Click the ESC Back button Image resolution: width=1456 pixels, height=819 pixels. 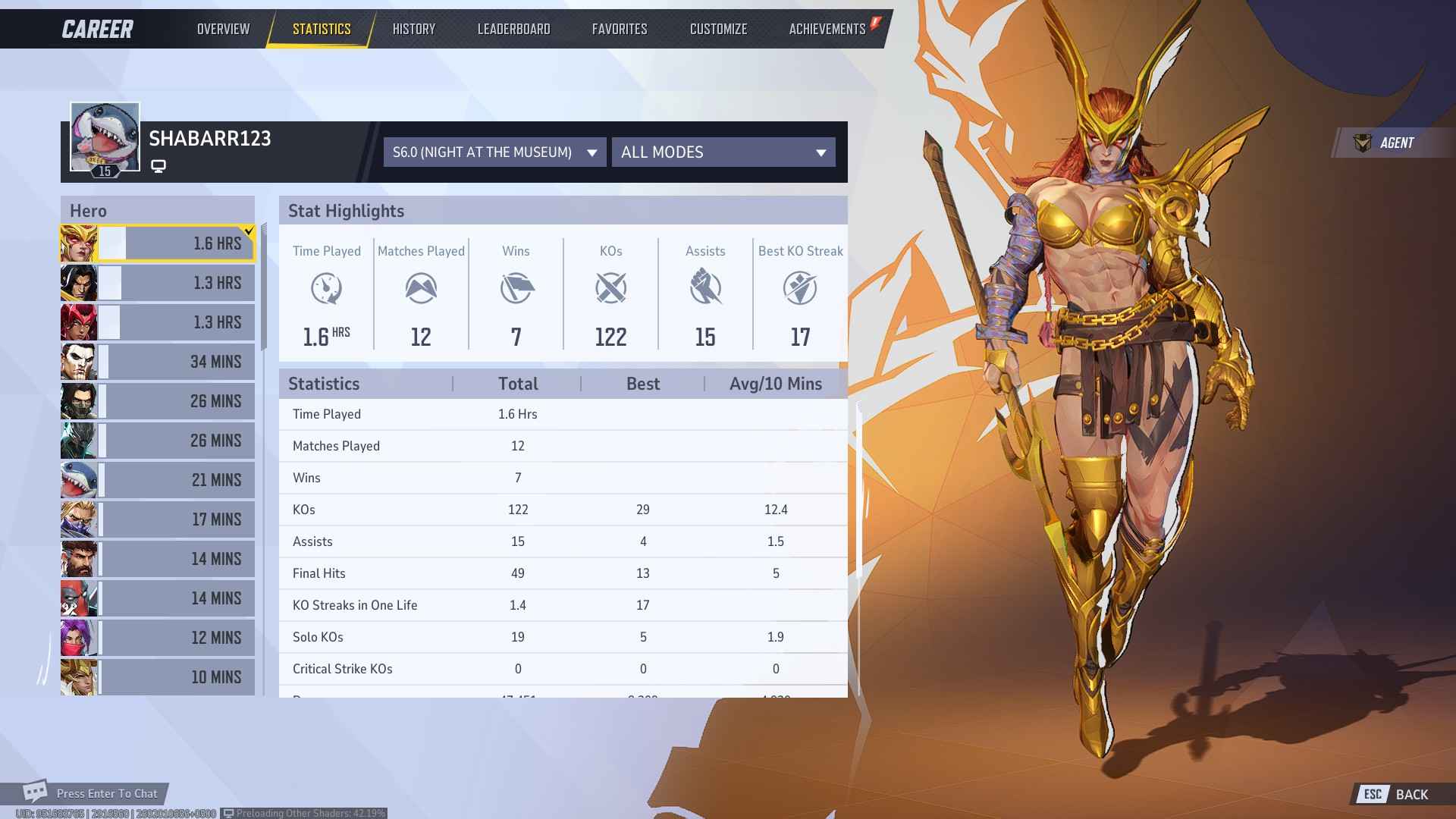pos(1394,794)
